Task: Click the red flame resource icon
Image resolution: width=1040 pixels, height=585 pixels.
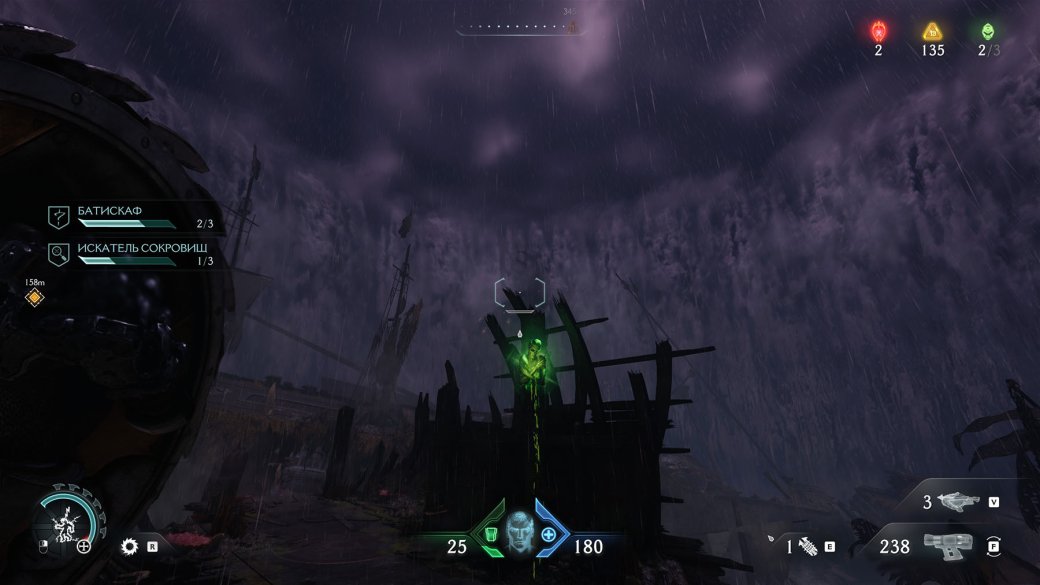Action: (x=878, y=31)
